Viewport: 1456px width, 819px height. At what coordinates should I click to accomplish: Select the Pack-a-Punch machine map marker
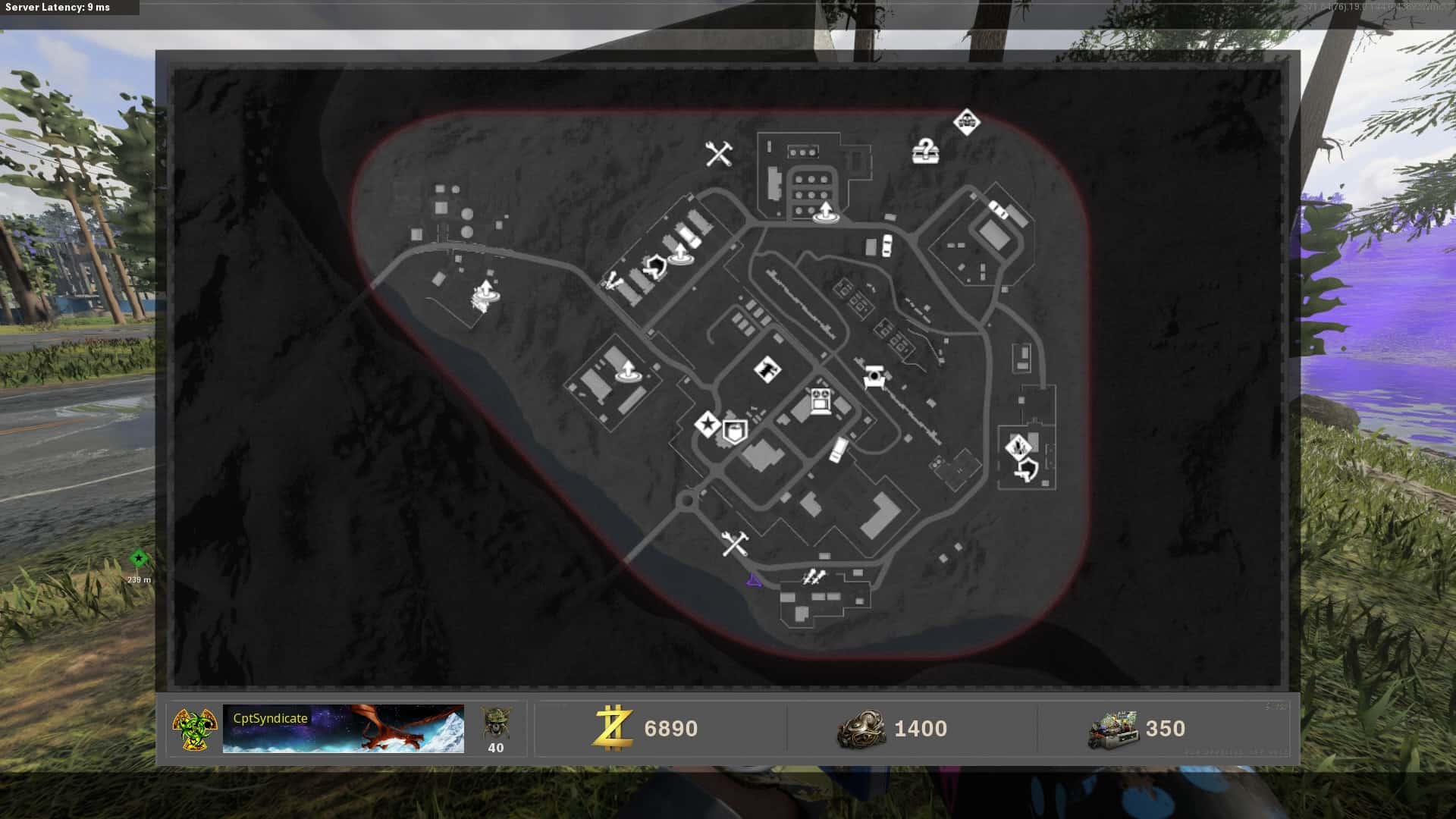click(819, 400)
